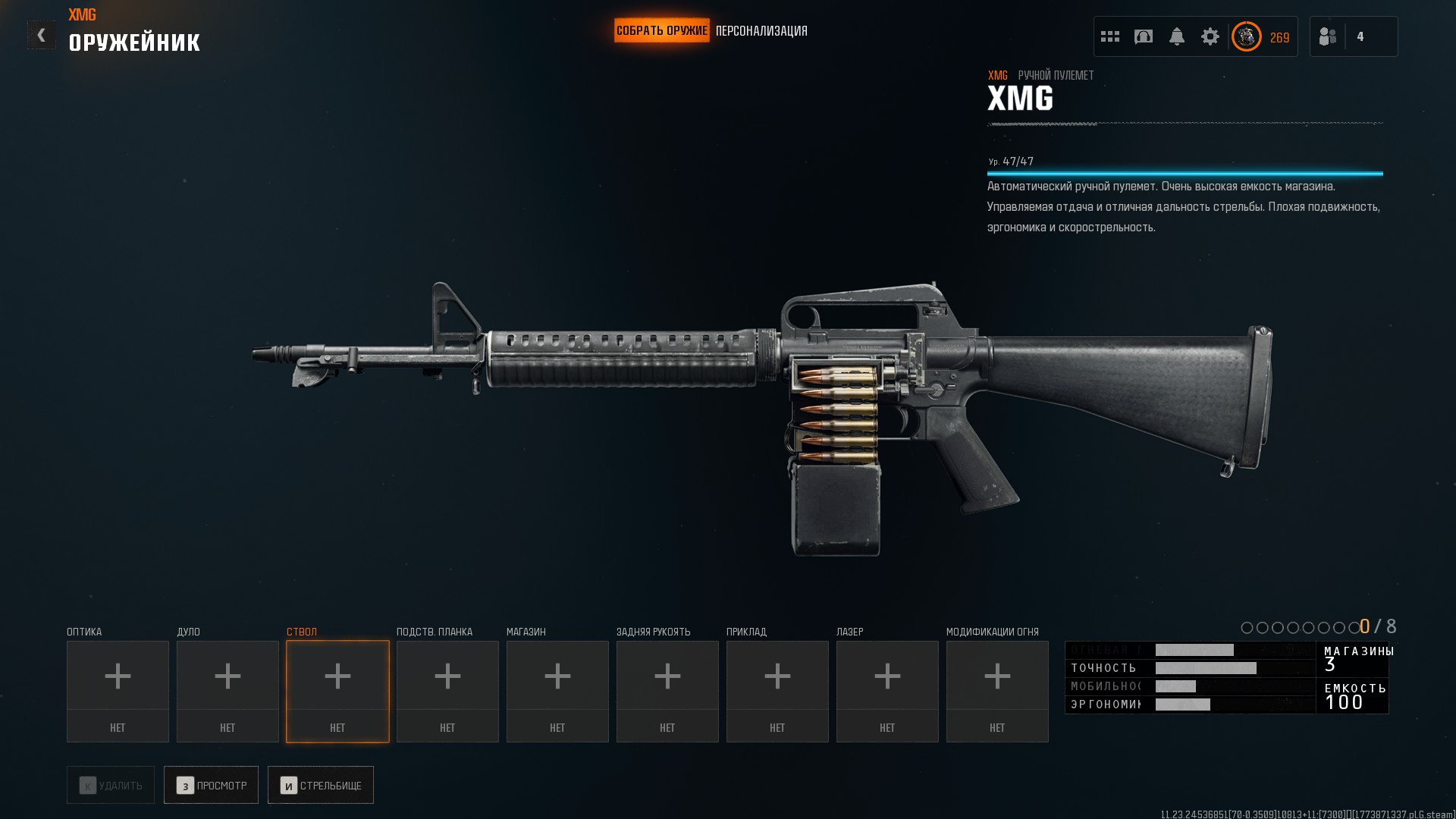Open settings gear icon
1456x819 pixels.
1210,36
